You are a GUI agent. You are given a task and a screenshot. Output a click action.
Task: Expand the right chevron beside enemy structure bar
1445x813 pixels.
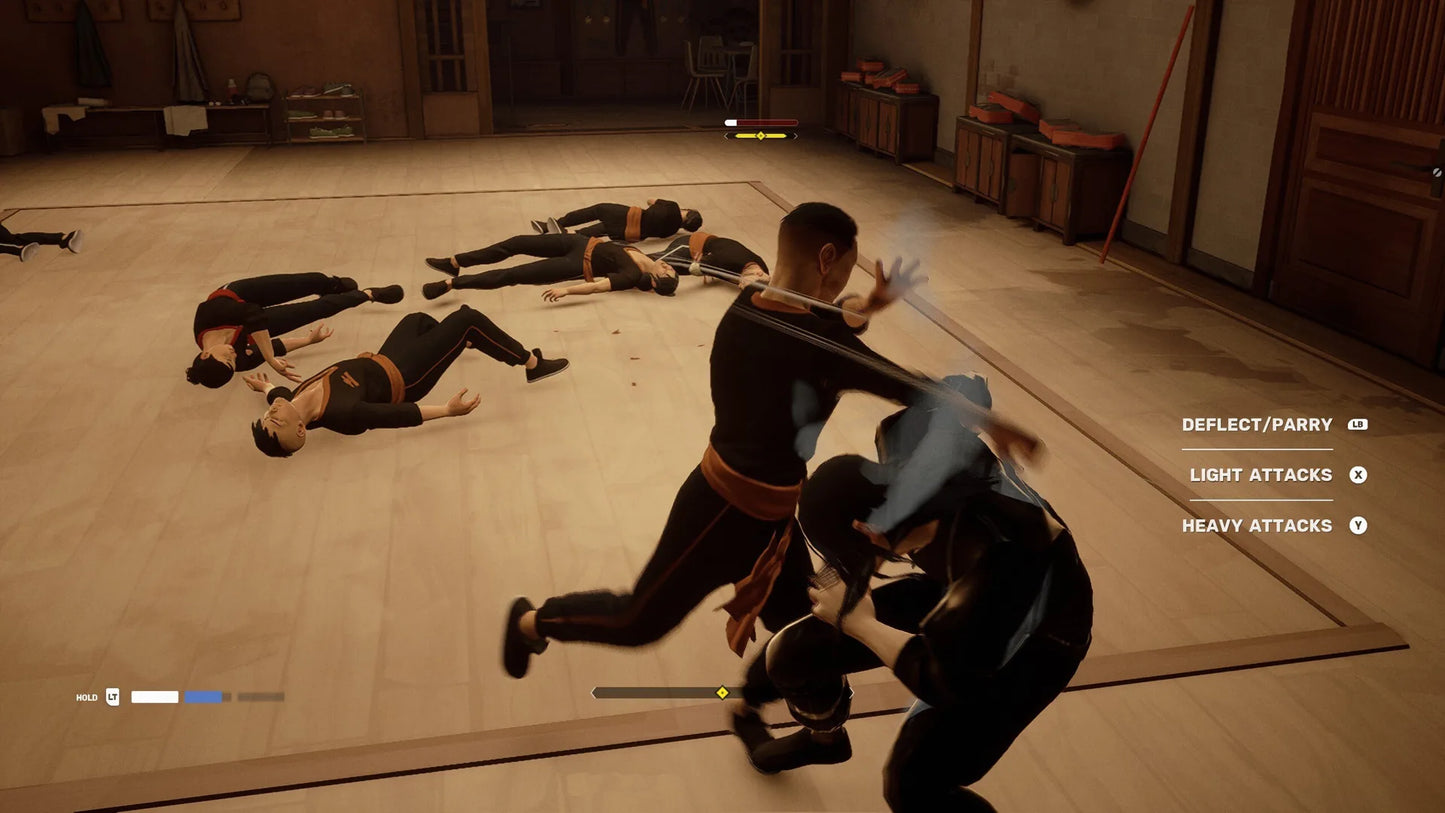(796, 135)
